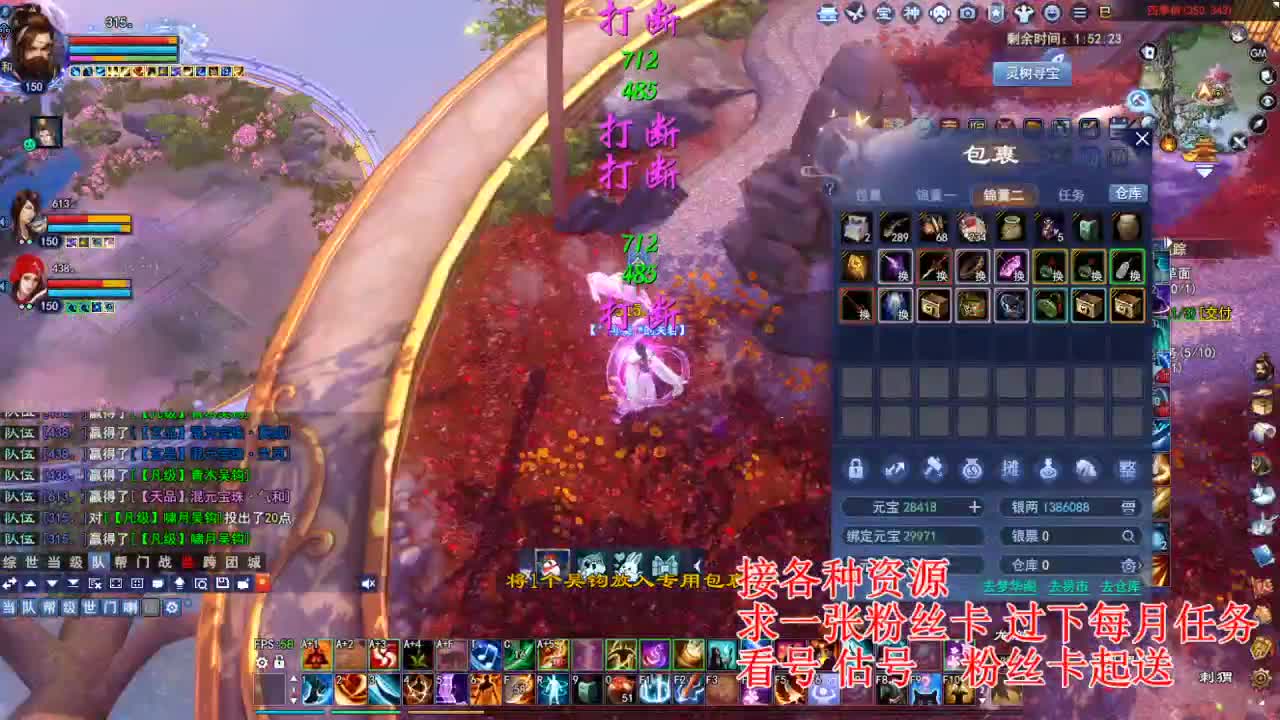Toggle the item lock icon in bag panel
Viewport: 1280px width, 720px height.
point(855,470)
